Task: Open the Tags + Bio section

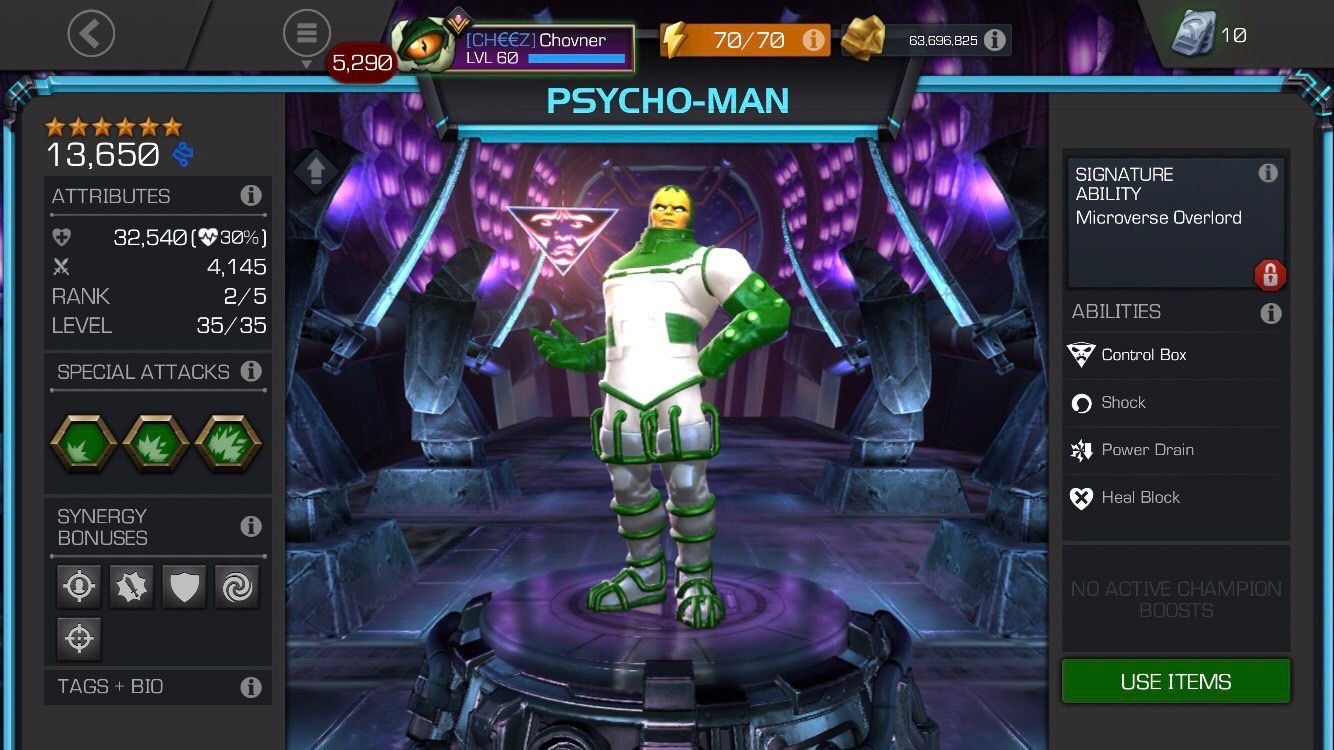Action: point(110,687)
